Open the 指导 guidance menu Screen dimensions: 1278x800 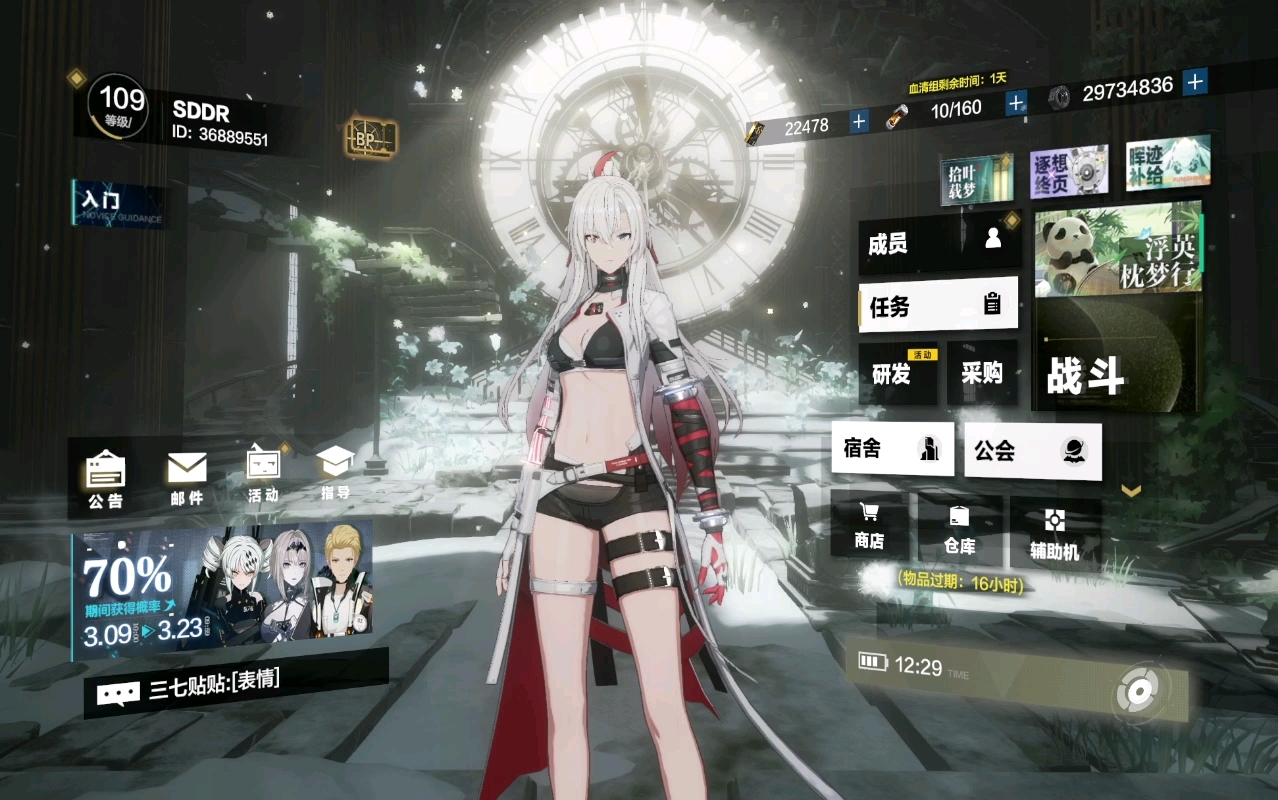(336, 472)
